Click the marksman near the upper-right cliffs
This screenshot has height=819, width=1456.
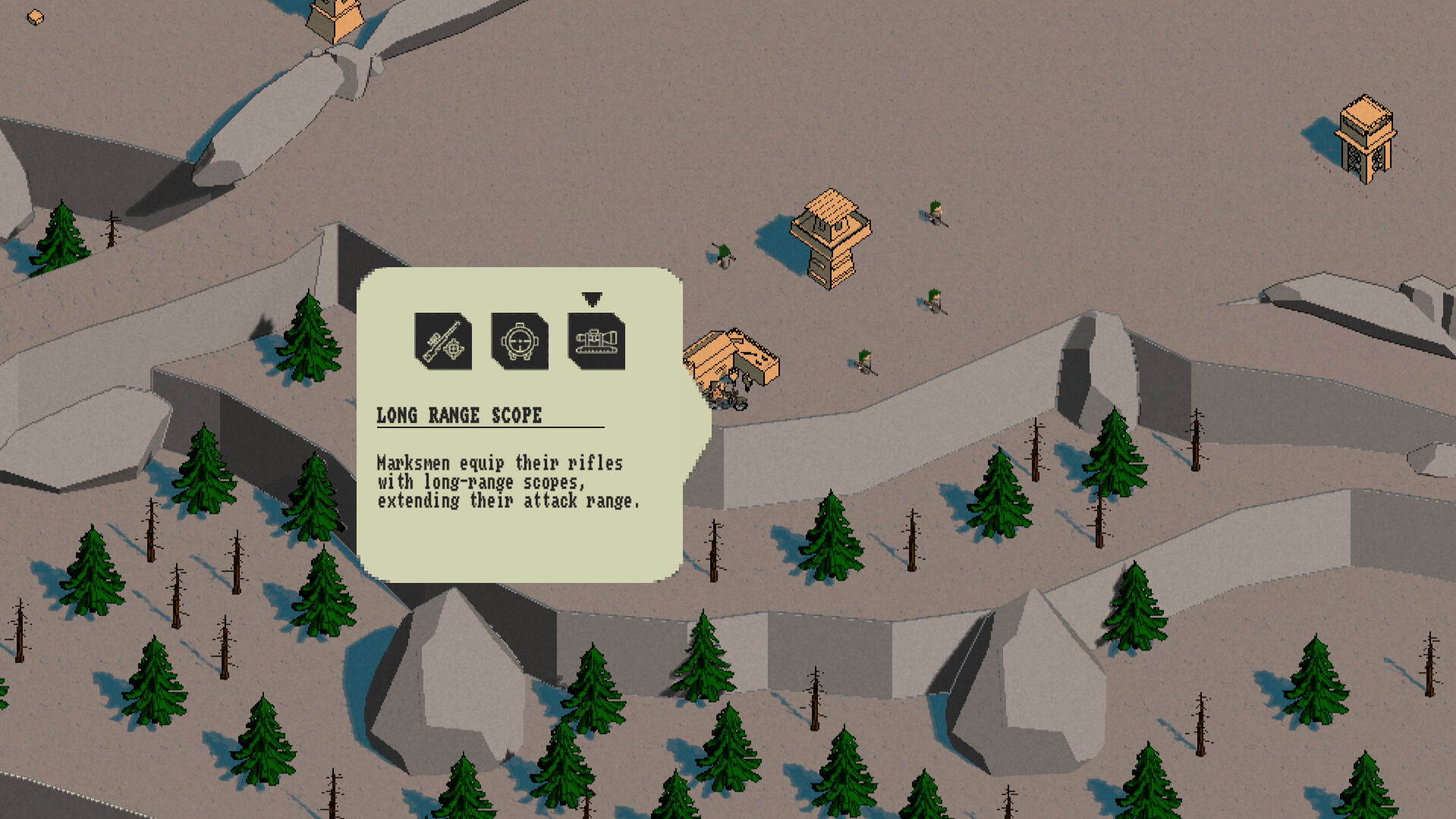point(934,215)
